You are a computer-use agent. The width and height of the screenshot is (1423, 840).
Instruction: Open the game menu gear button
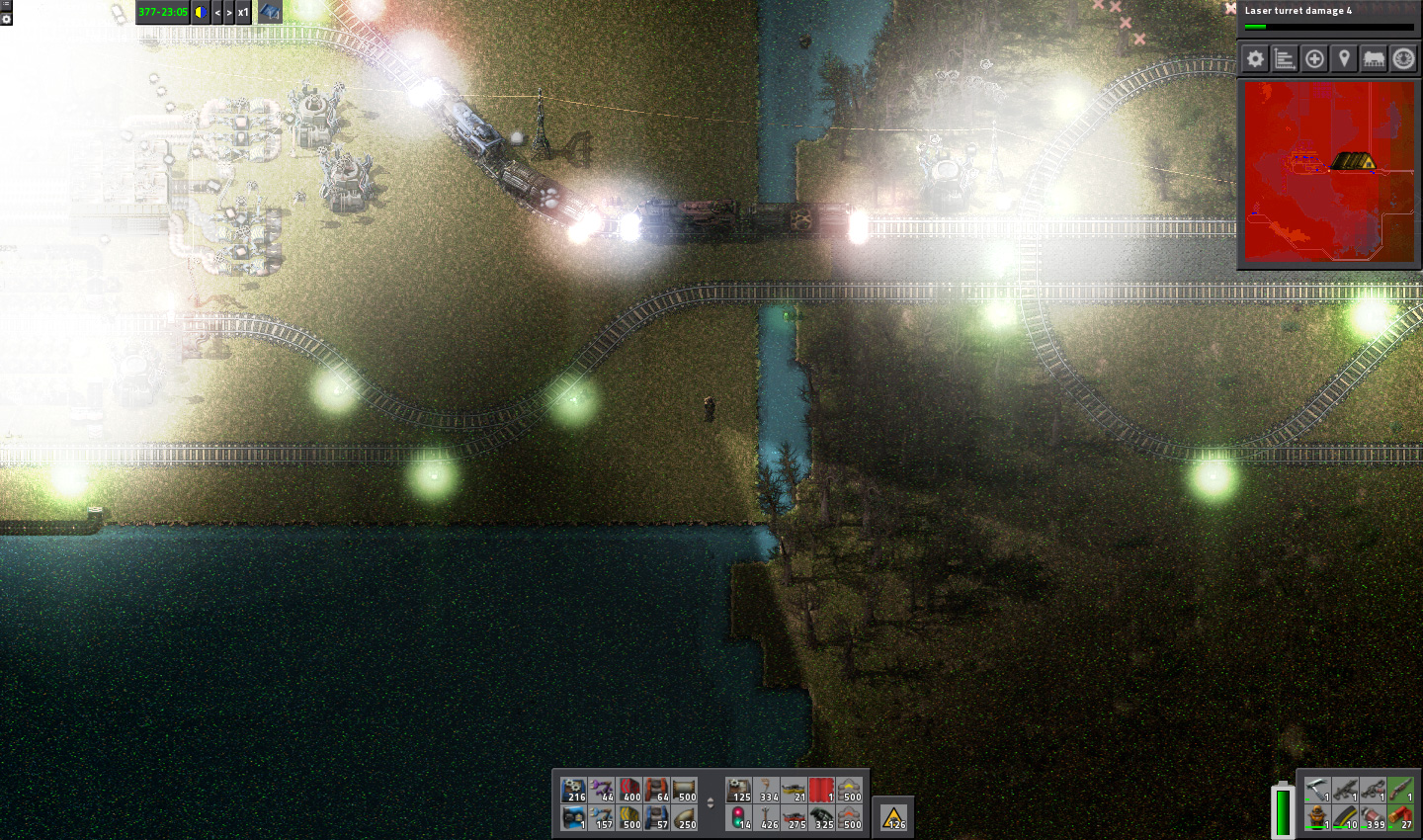pos(1255,59)
